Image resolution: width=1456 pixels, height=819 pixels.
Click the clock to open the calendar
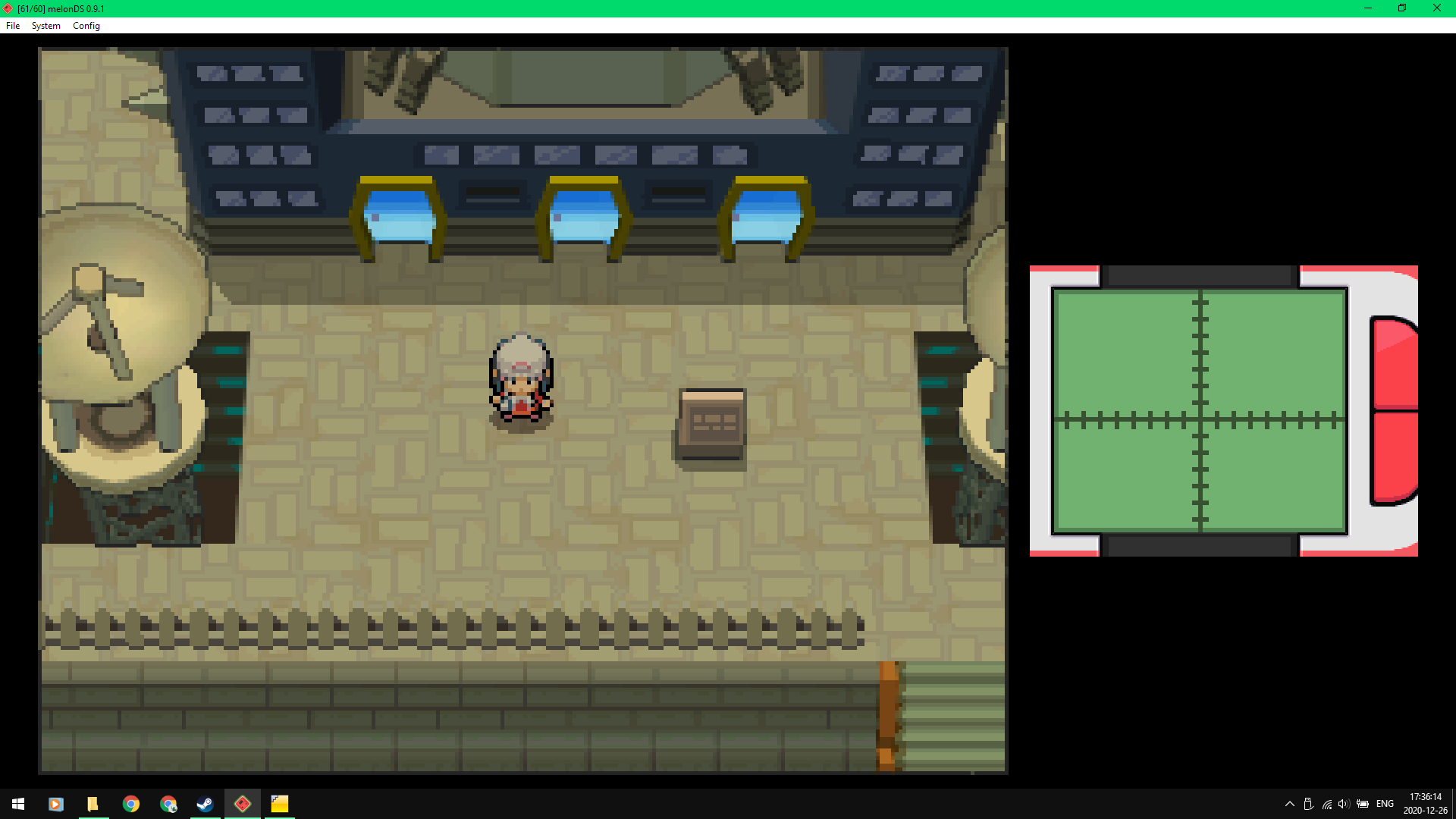coord(1424,804)
